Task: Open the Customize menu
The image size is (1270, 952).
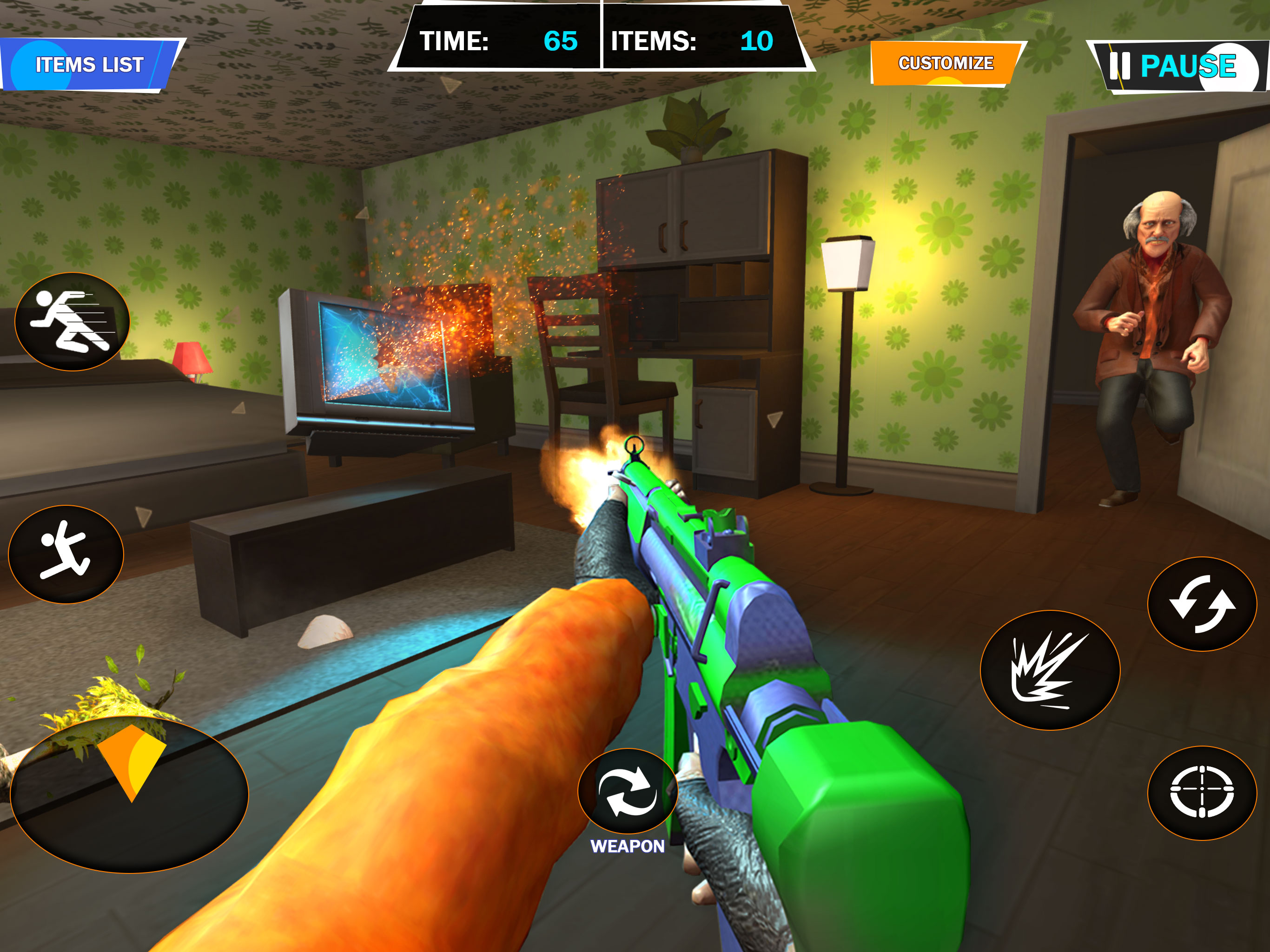Action: tap(946, 63)
